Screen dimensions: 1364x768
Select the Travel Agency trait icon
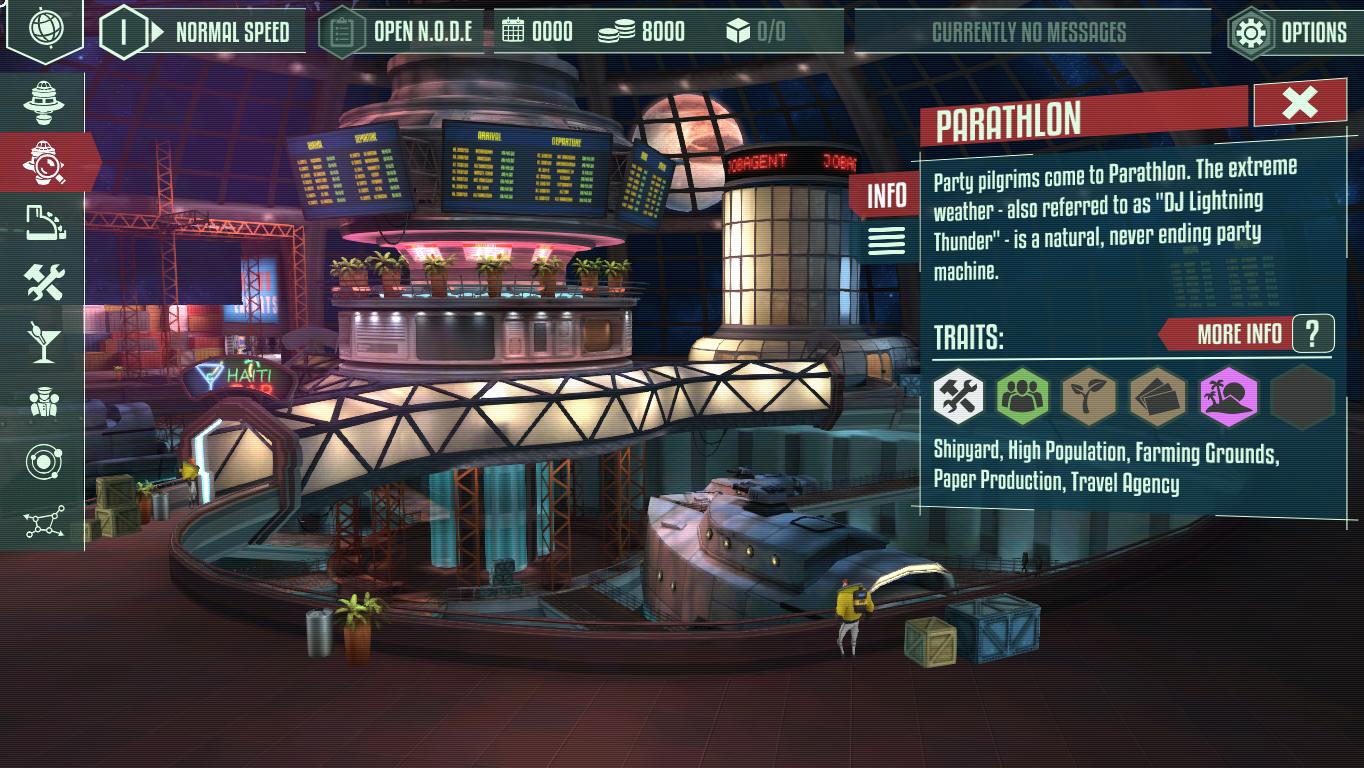pyautogui.click(x=1227, y=396)
